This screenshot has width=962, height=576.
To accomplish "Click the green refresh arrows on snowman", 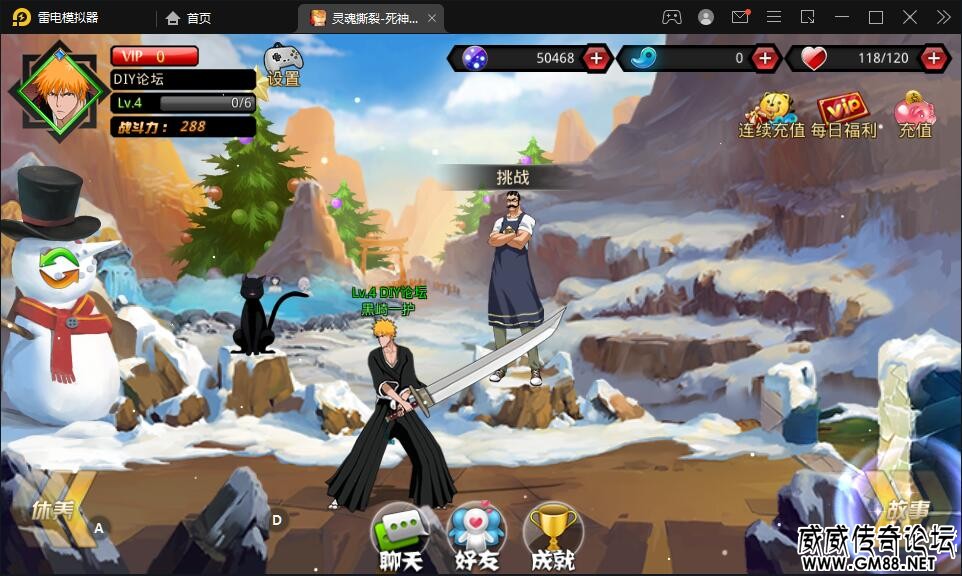I will [59, 267].
